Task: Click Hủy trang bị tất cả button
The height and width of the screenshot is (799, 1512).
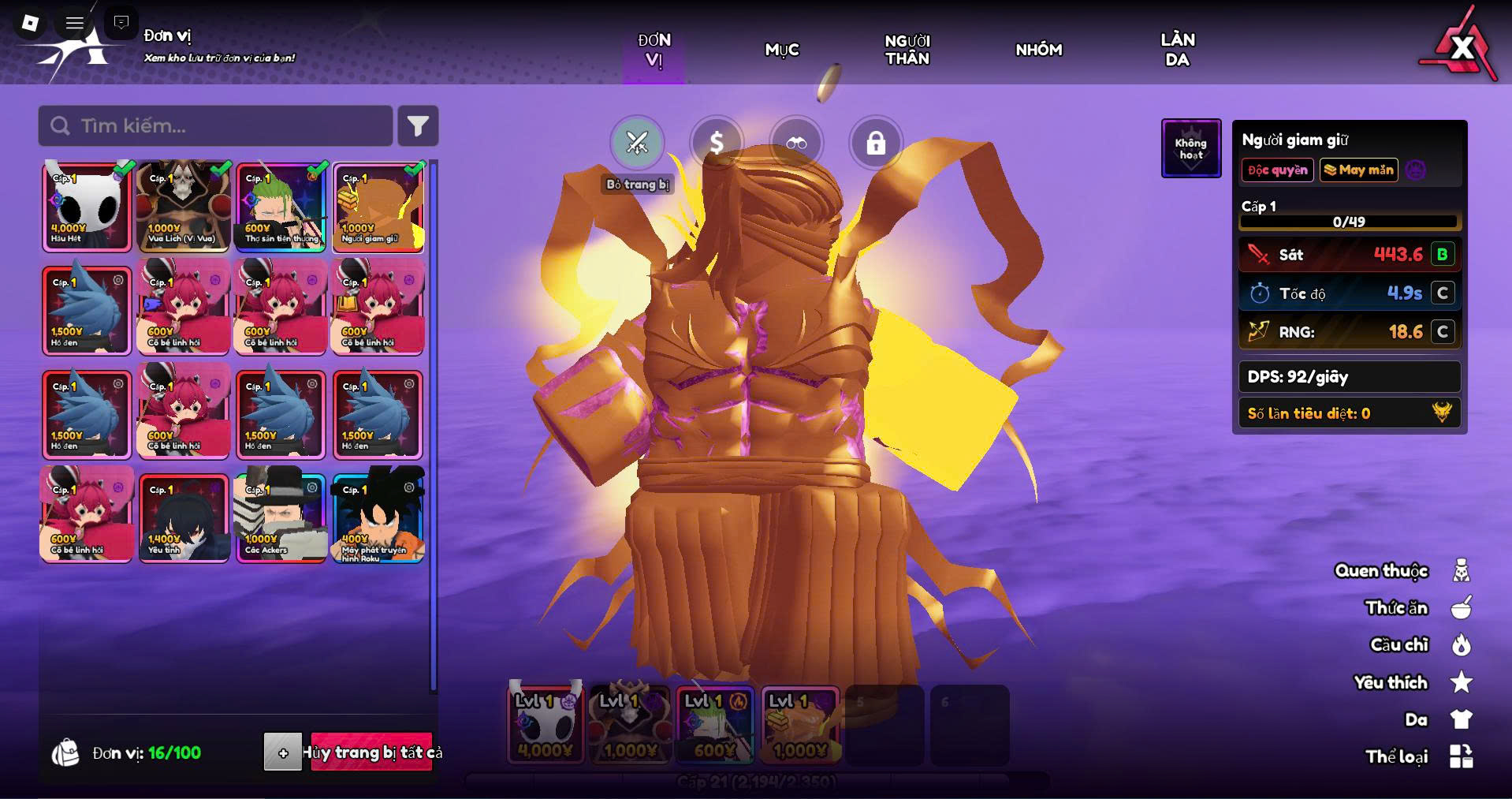Action: 371,752
